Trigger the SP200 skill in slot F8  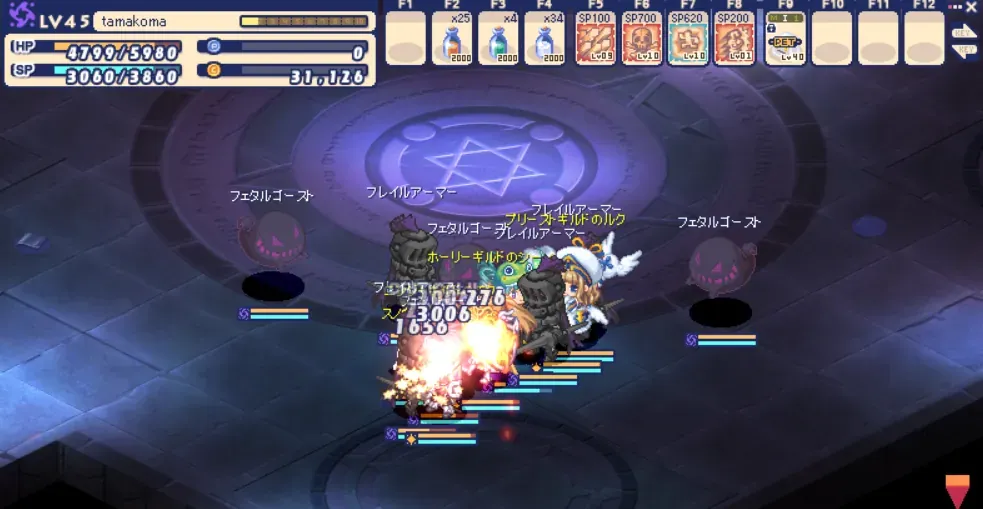tap(735, 40)
